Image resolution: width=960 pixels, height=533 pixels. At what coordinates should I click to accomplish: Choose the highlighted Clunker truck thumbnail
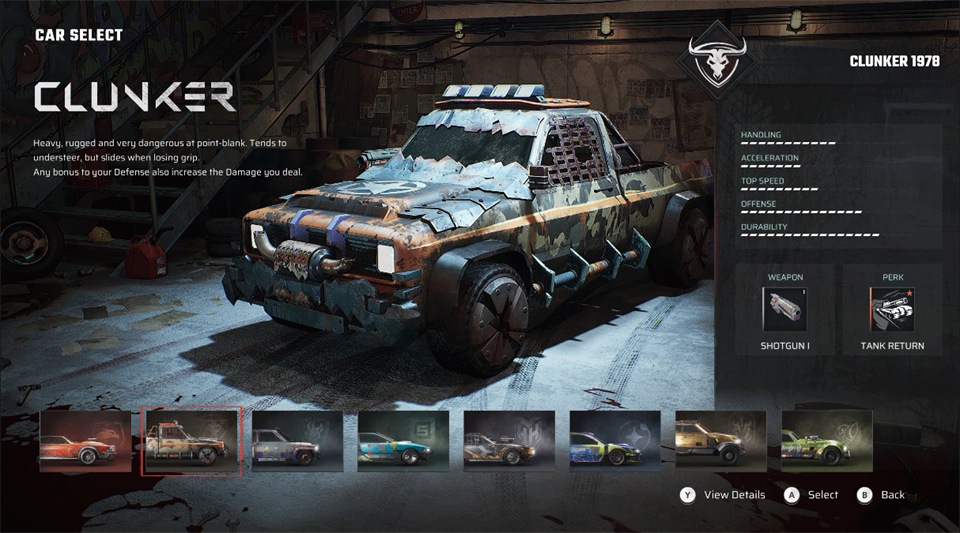[x=192, y=441]
